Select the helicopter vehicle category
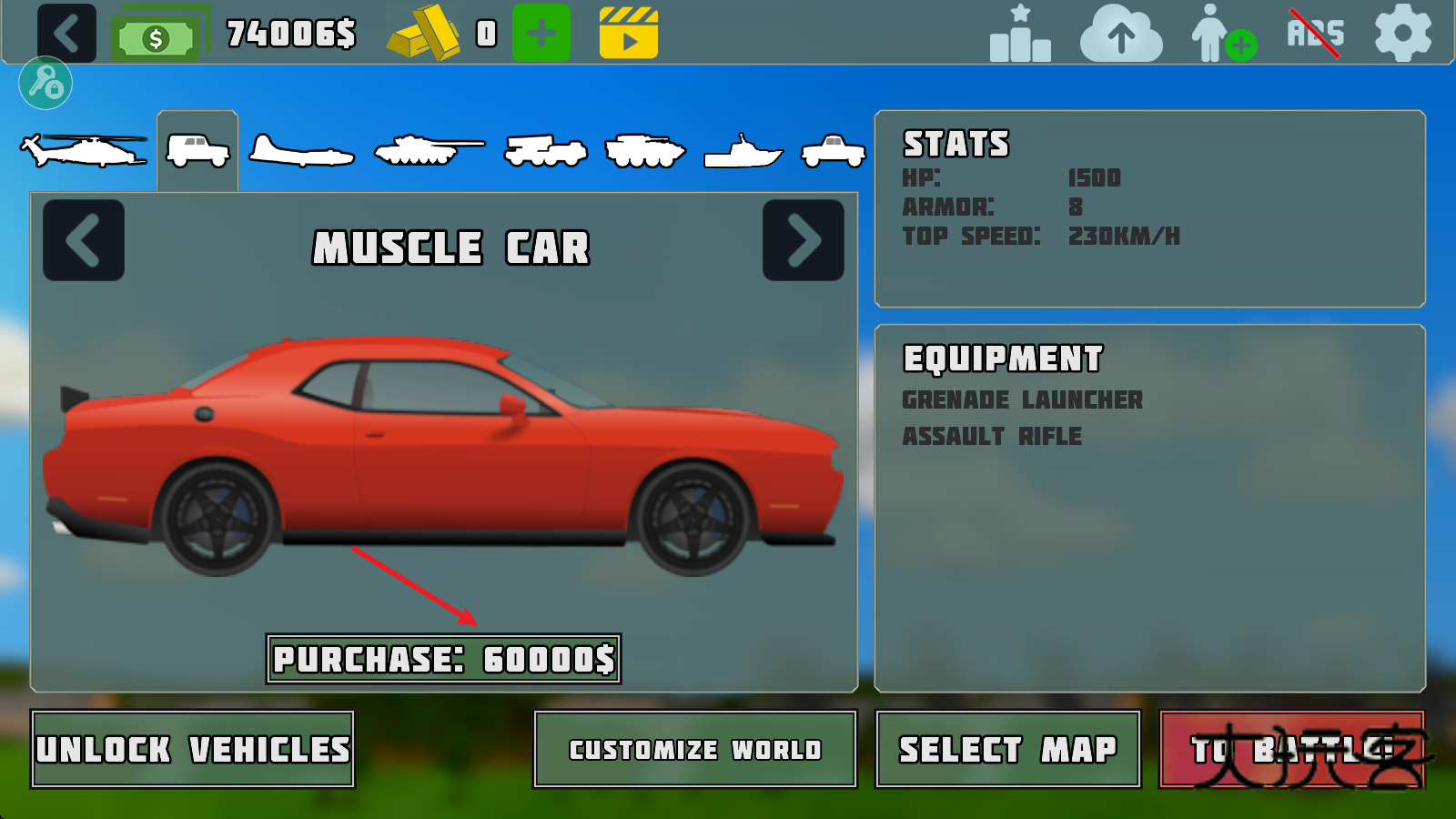The height and width of the screenshot is (819, 1456). pos(82,148)
